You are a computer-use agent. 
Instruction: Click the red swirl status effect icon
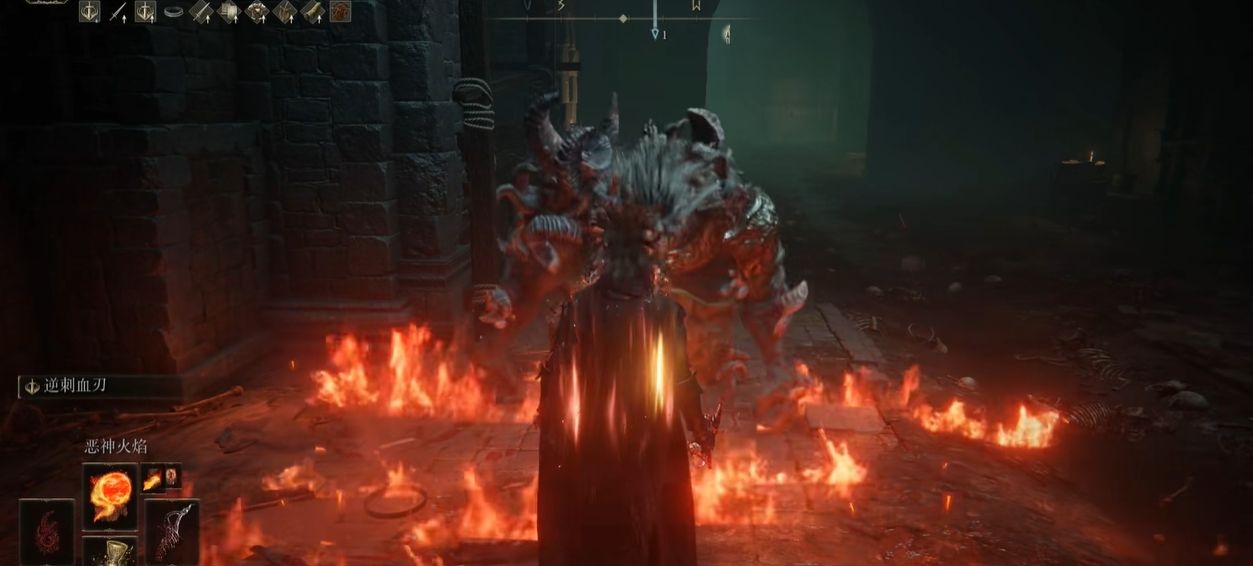[x=341, y=11]
